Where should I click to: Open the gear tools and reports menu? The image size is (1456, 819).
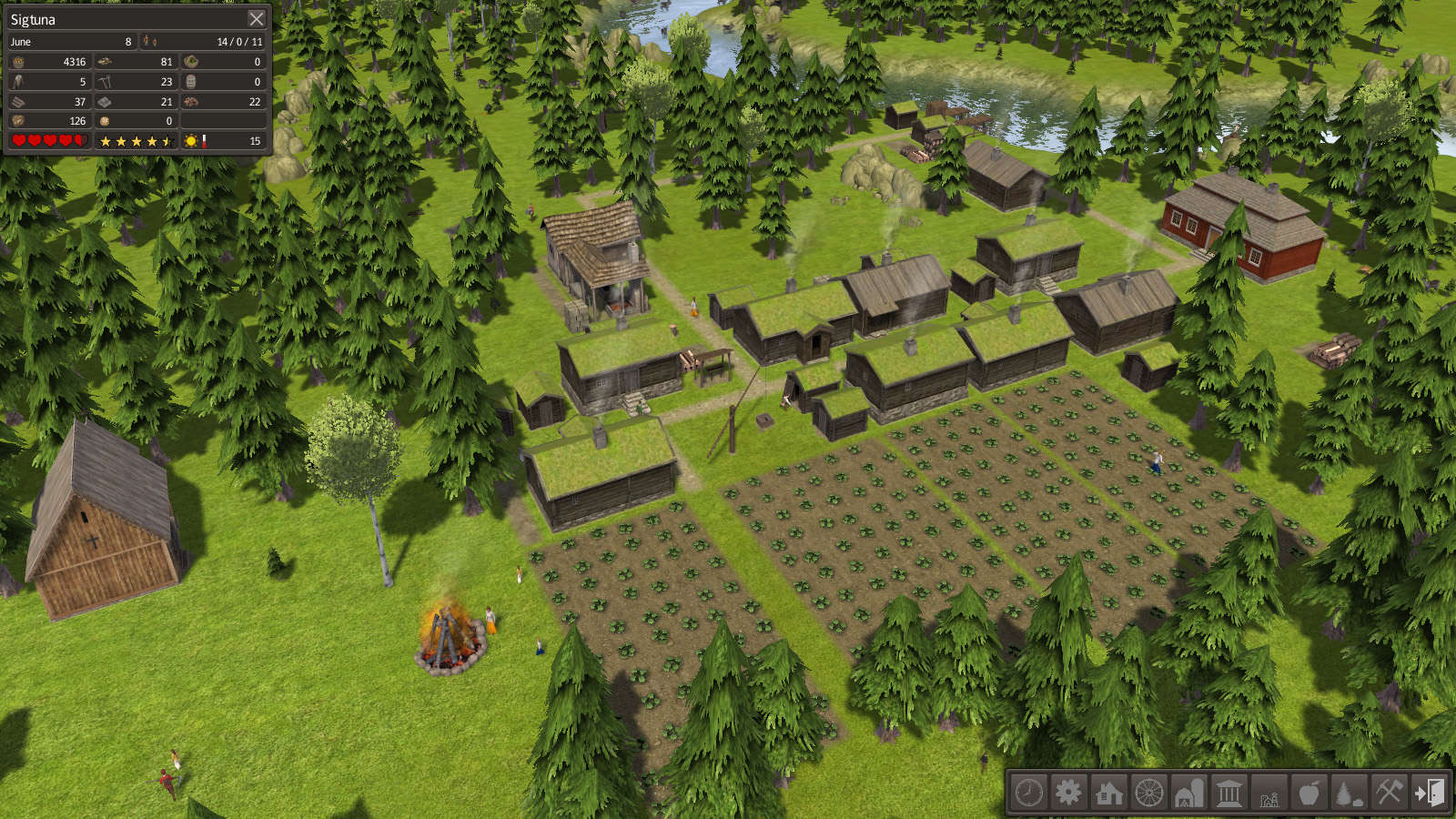(1068, 793)
